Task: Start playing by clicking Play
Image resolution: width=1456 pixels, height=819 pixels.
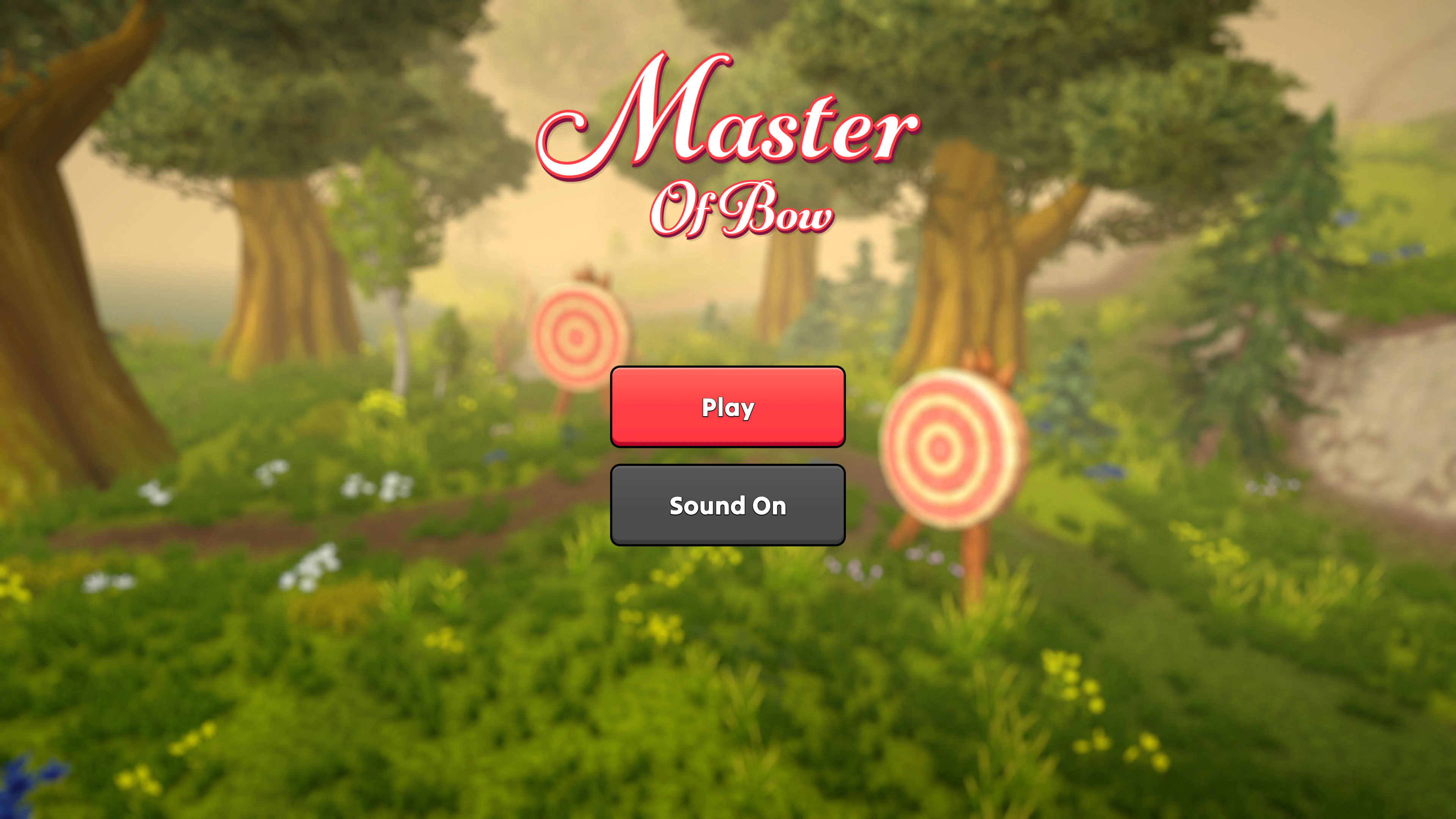Action: pos(728,406)
